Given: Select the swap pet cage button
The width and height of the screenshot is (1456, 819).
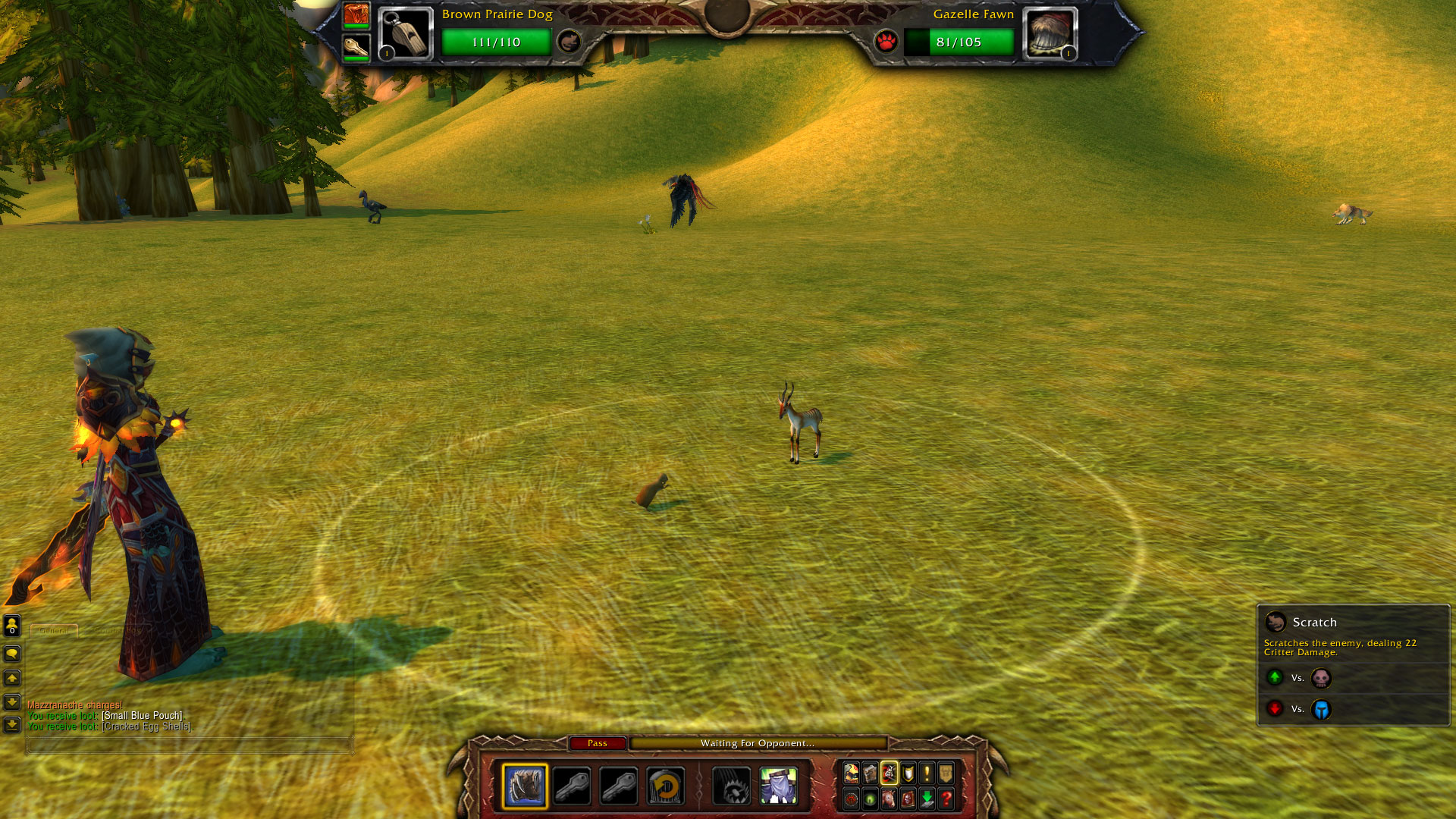Looking at the screenshot, I should [x=666, y=786].
